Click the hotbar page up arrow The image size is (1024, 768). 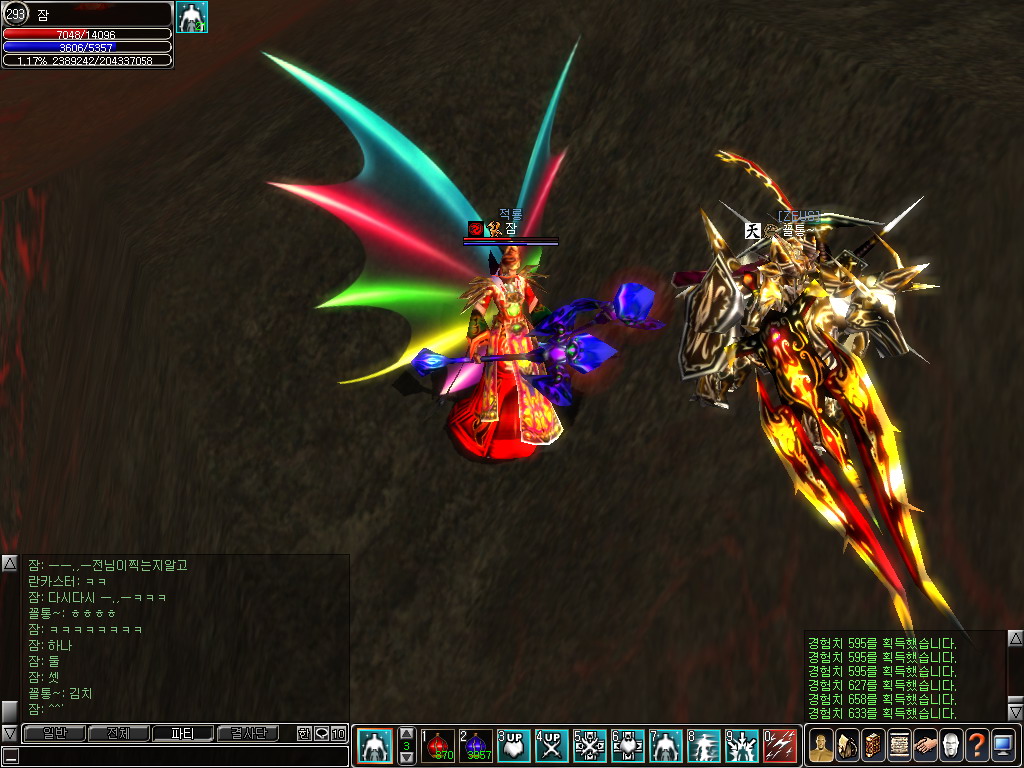pos(406,733)
